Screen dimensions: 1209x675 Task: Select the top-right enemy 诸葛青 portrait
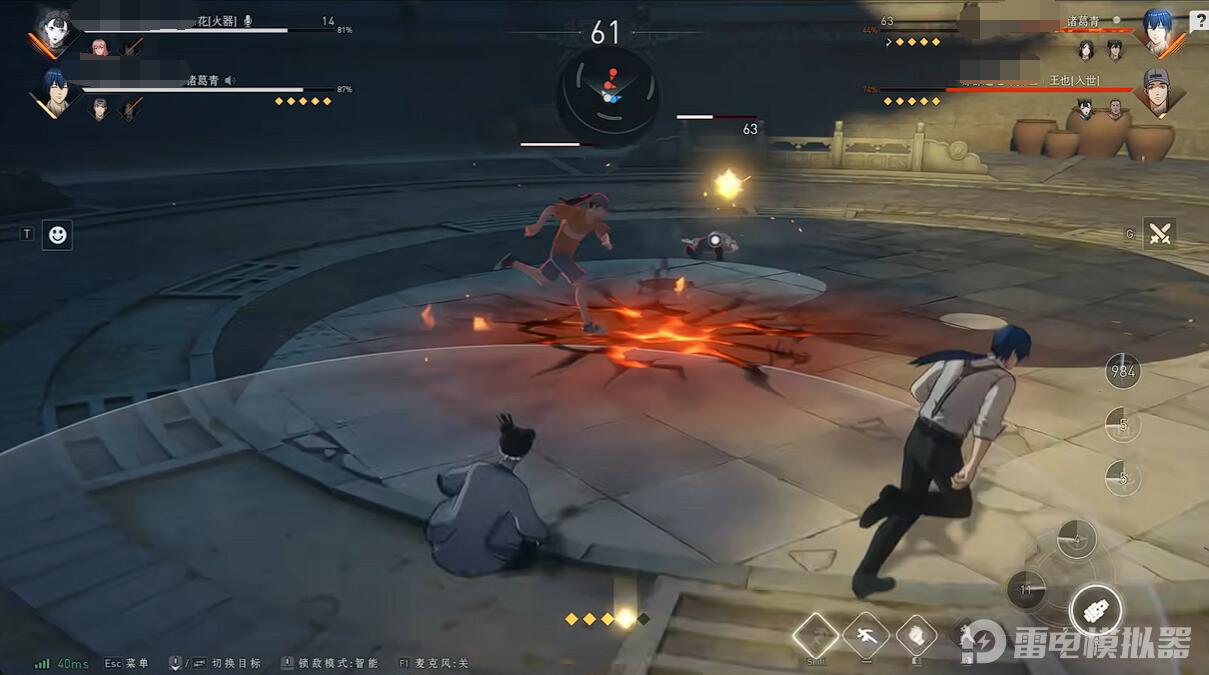pyautogui.click(x=1159, y=33)
